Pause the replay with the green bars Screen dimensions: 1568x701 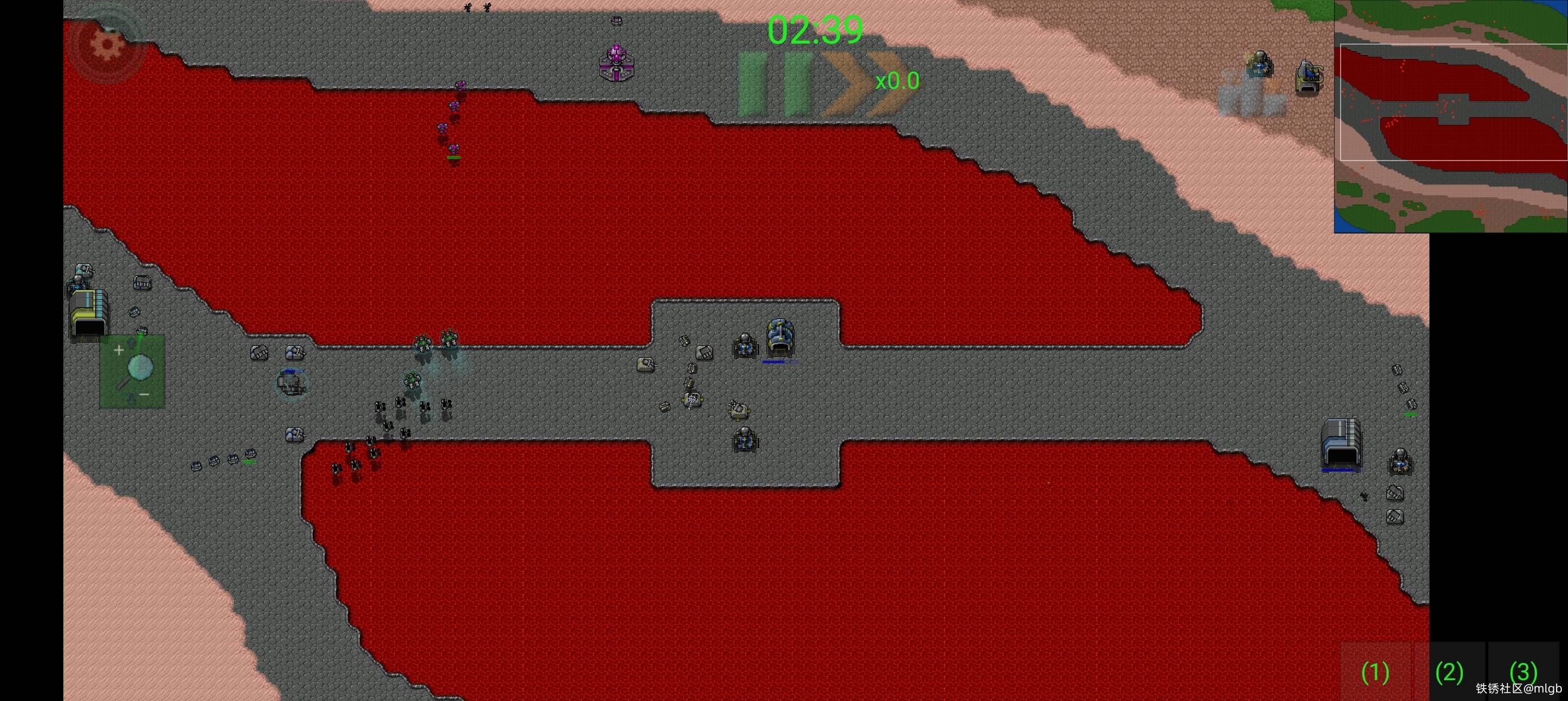coord(776,84)
